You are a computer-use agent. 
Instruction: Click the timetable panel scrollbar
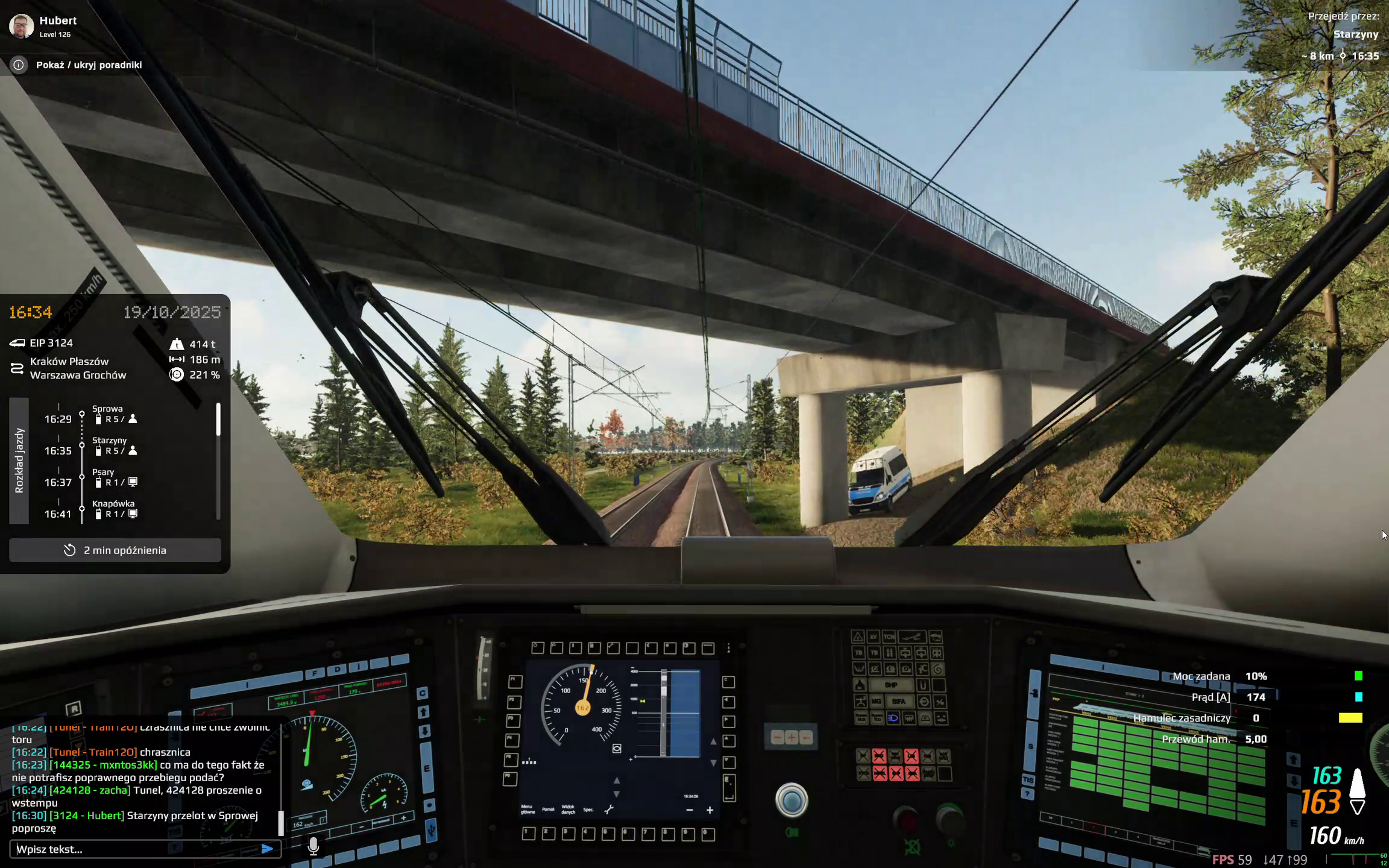(218, 420)
